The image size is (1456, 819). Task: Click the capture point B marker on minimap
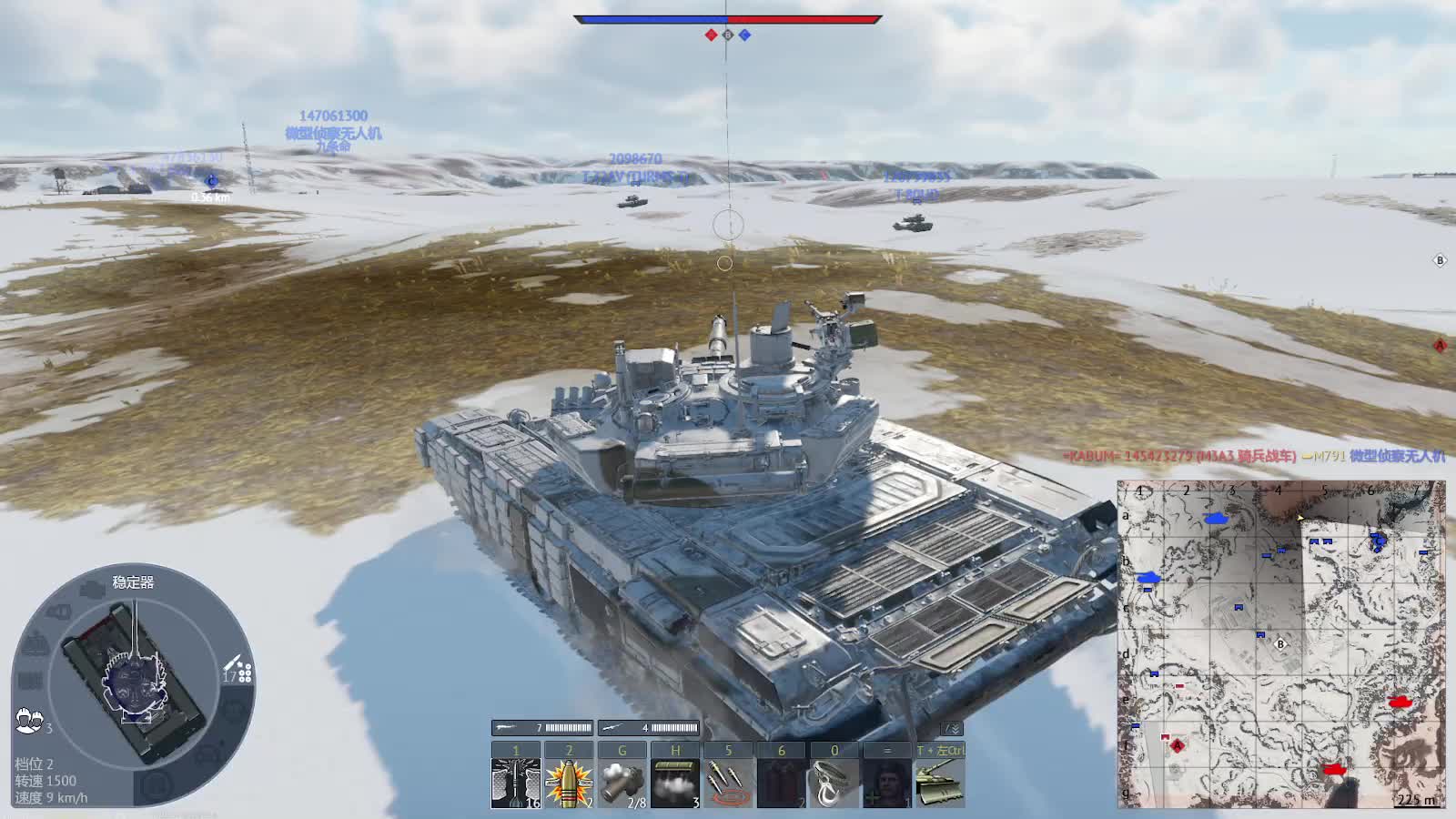click(x=1280, y=644)
